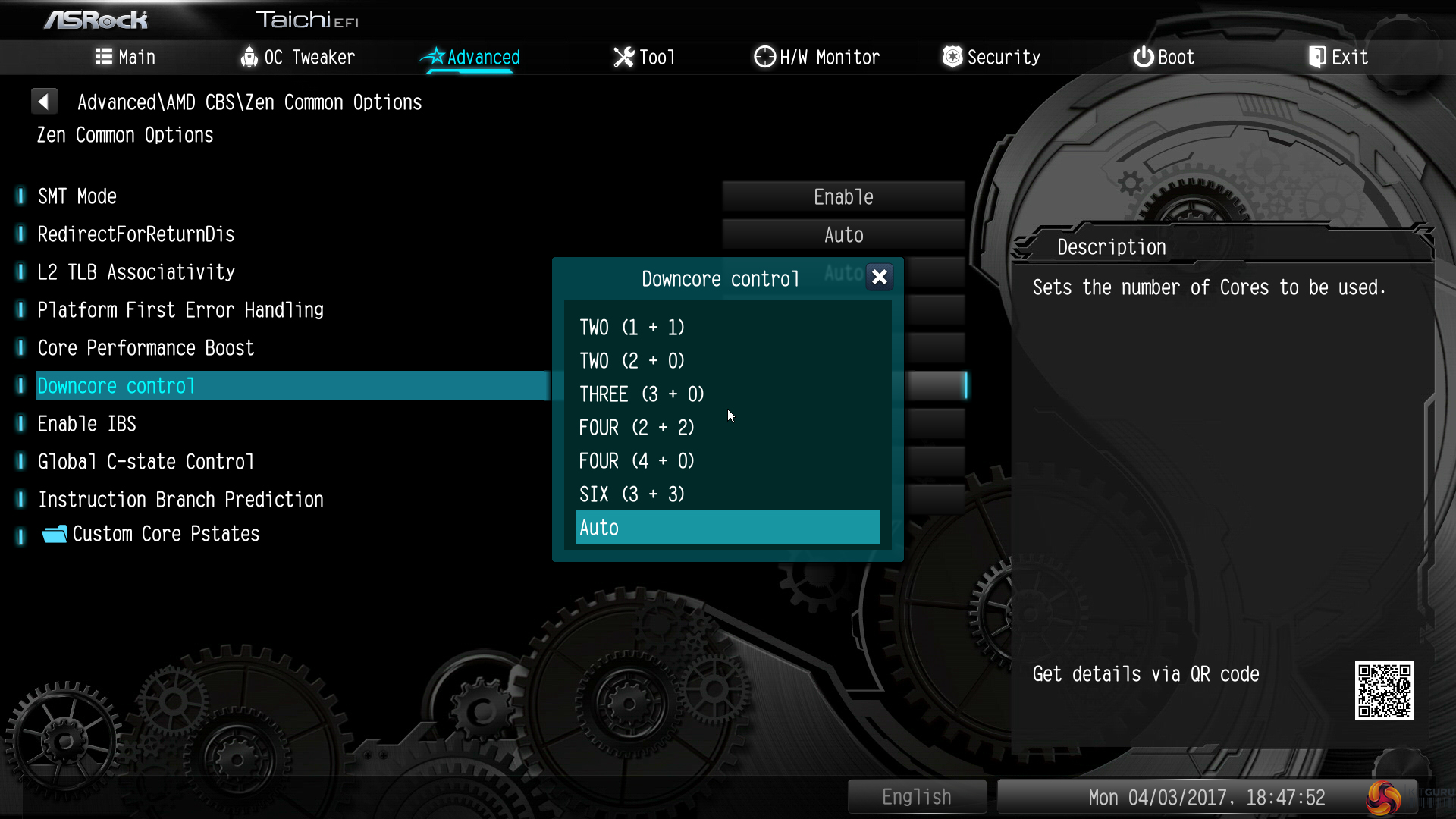
Task: Switch to the Main tab
Action: click(x=126, y=58)
